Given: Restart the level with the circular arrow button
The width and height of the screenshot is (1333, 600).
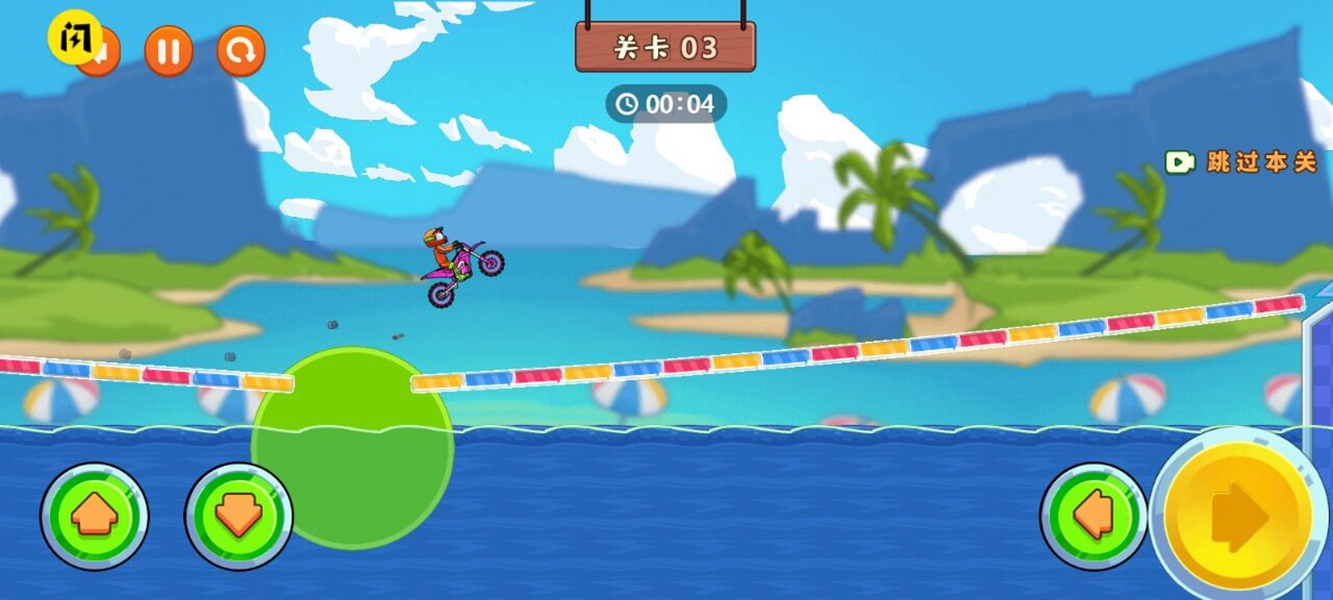Looking at the screenshot, I should [x=241, y=51].
